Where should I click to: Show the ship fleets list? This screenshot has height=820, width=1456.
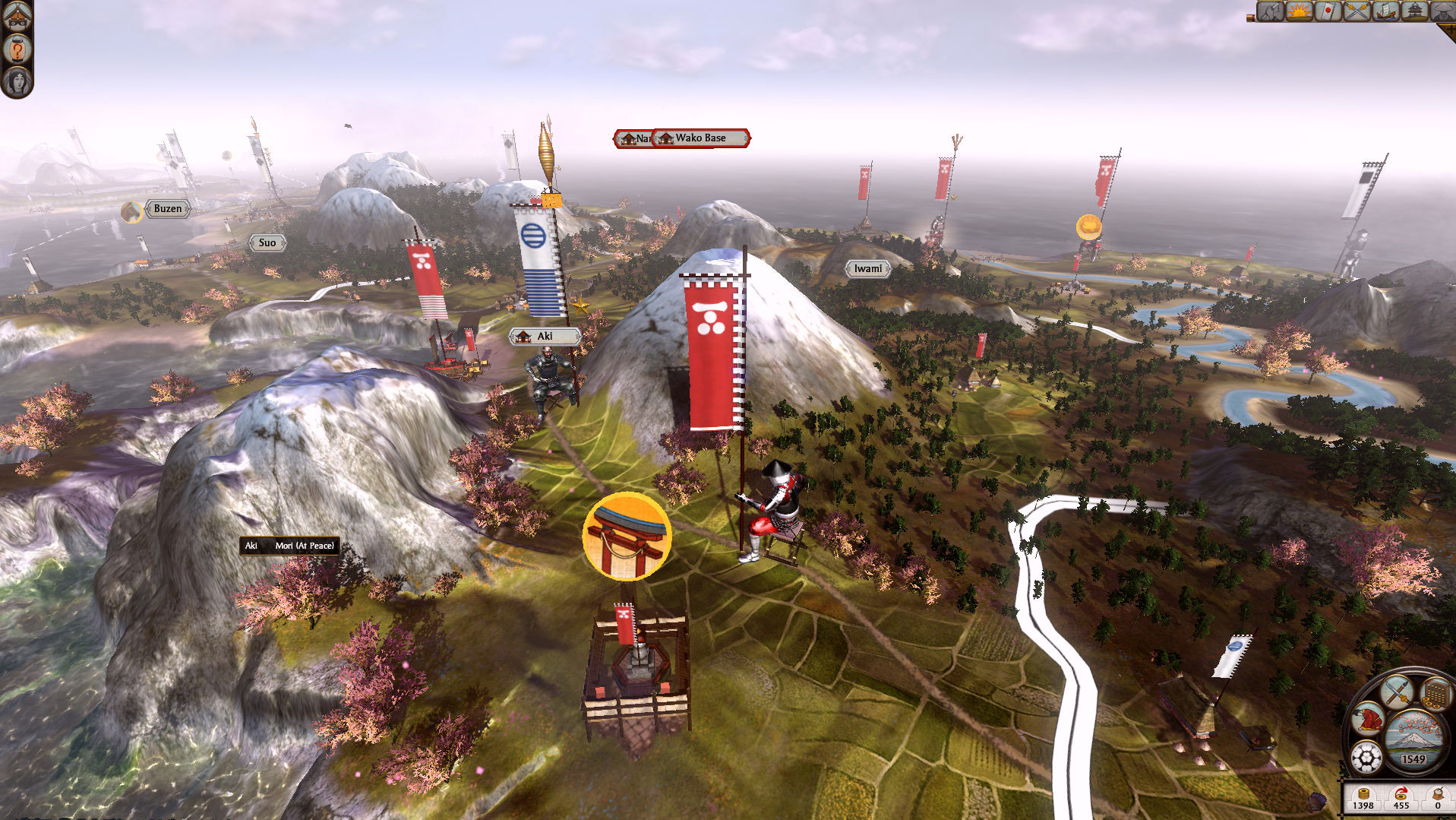click(x=1385, y=11)
